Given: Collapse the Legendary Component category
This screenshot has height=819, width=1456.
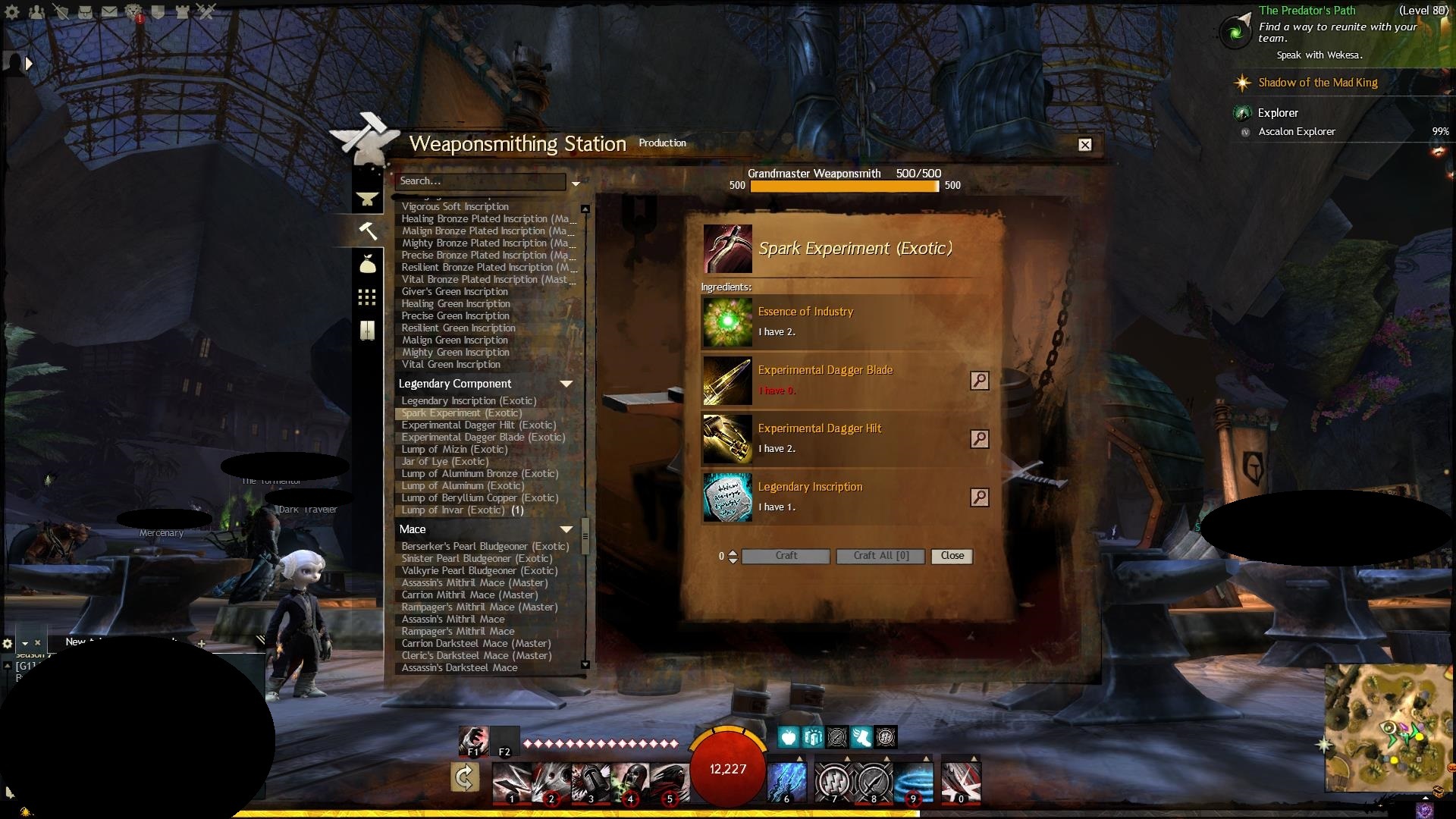Looking at the screenshot, I should pyautogui.click(x=566, y=384).
